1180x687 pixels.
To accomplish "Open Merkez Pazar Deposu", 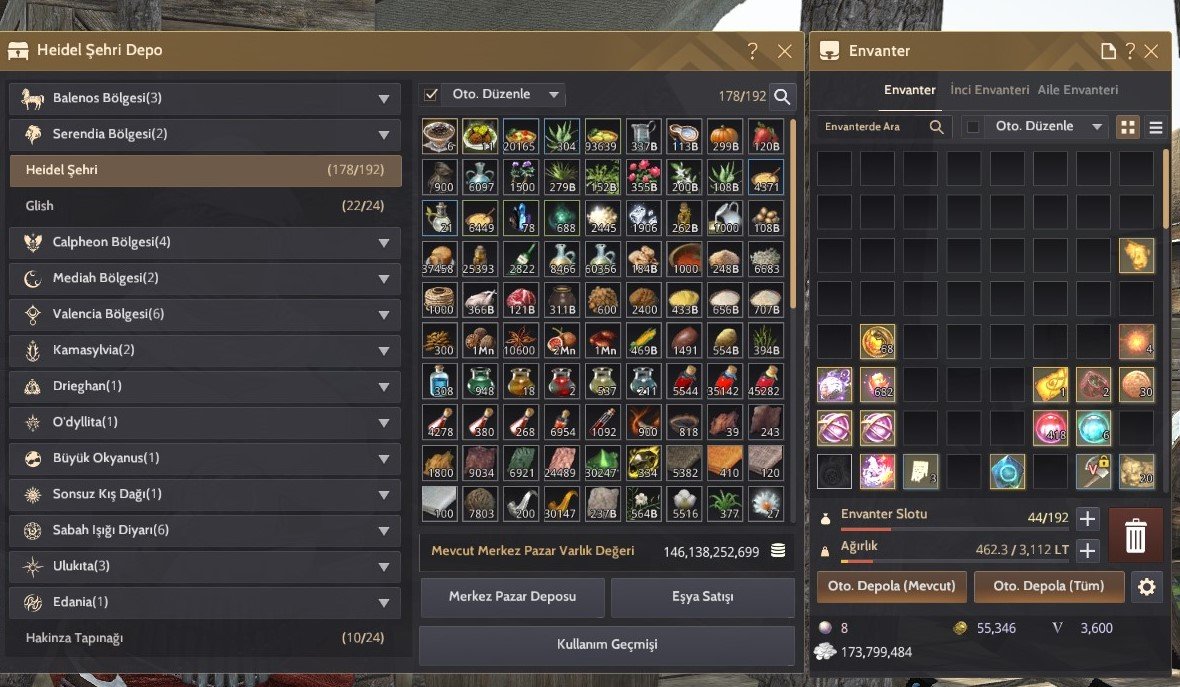I will click(x=512, y=597).
